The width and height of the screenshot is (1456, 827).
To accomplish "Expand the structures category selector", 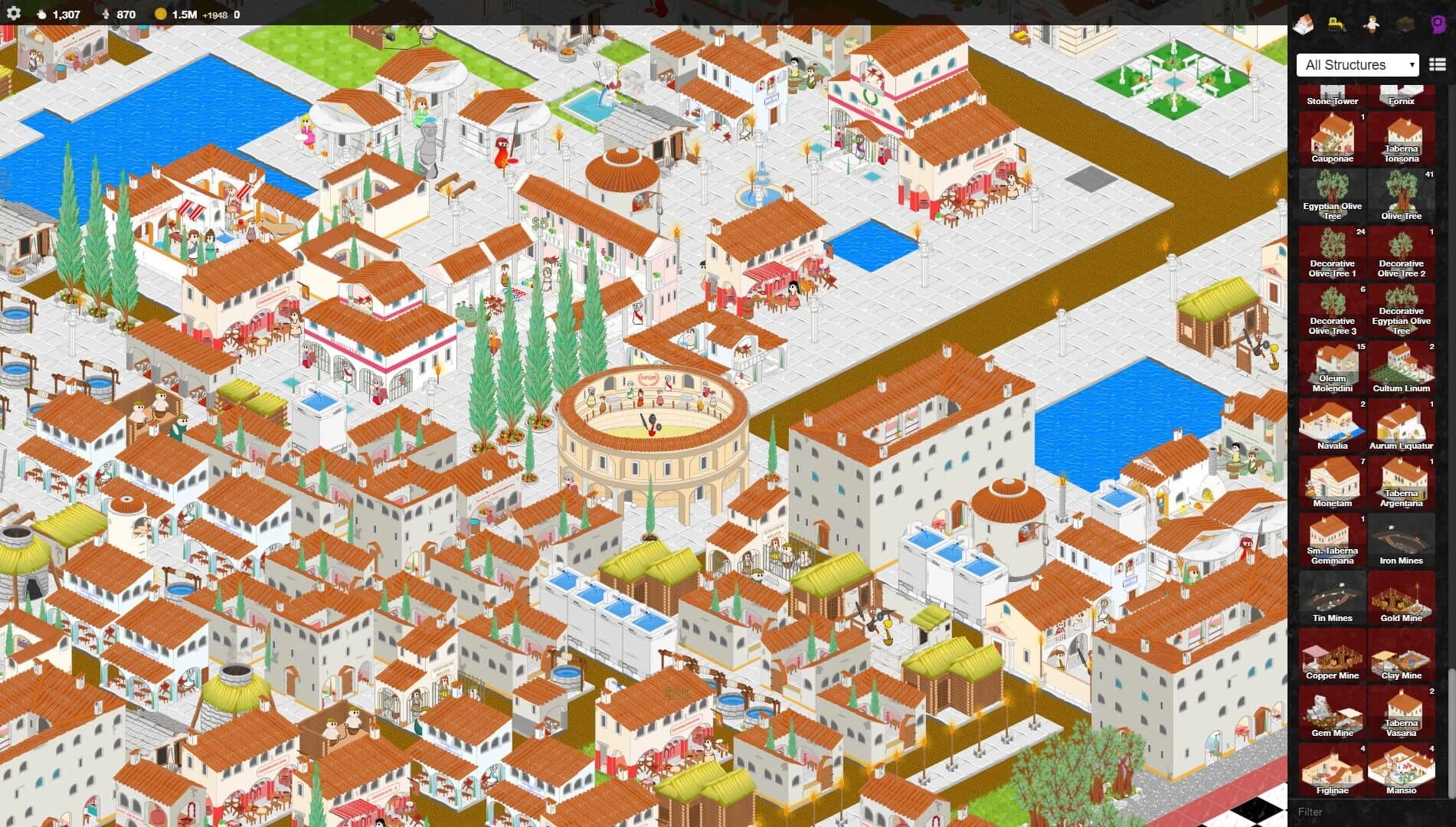I will (1356, 64).
